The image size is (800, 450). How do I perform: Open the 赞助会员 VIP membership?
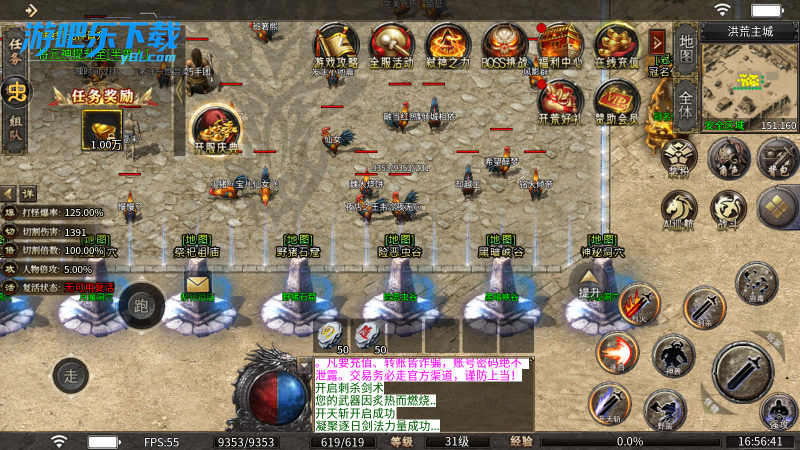pyautogui.click(x=617, y=101)
